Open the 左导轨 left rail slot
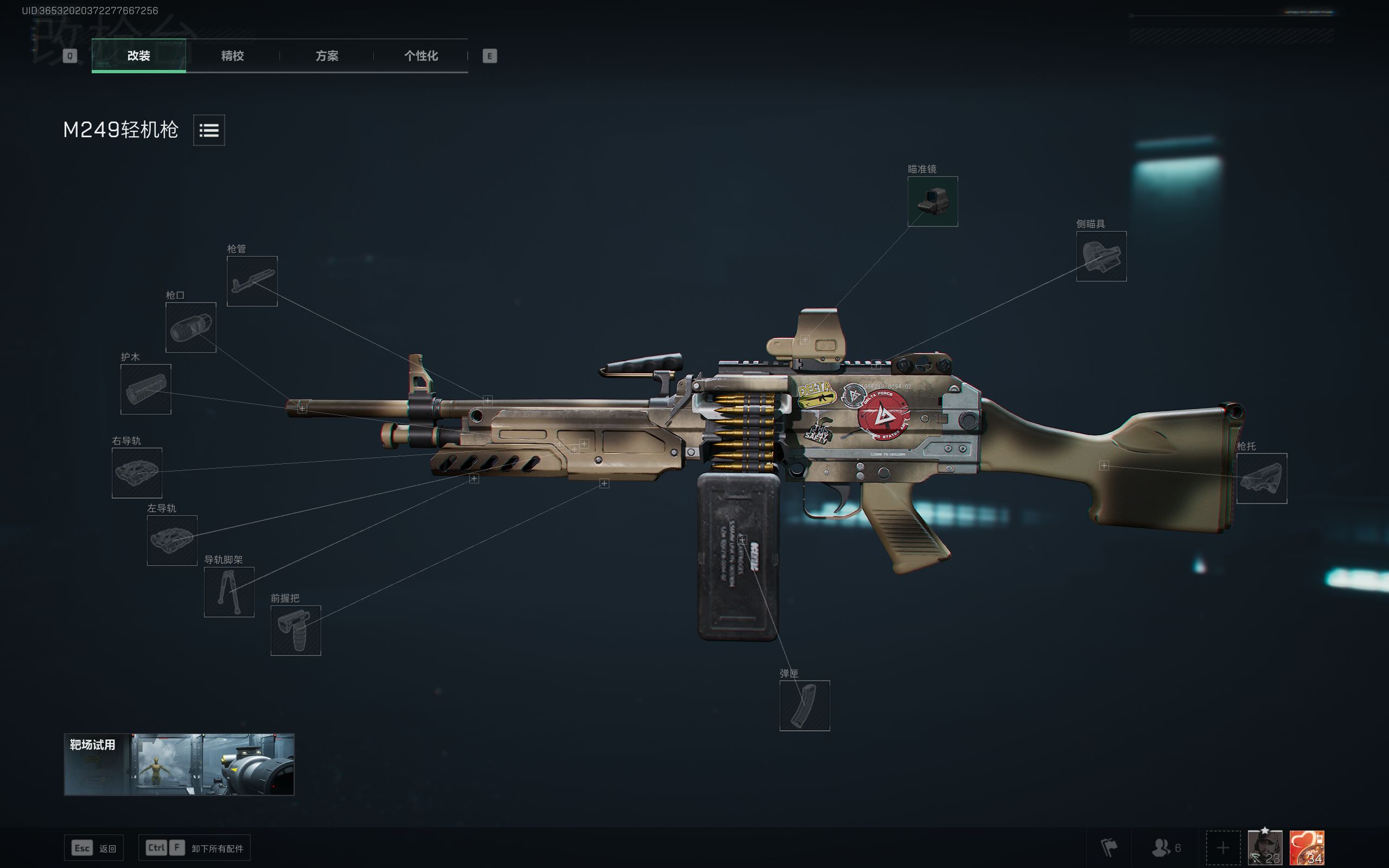 pyautogui.click(x=172, y=540)
